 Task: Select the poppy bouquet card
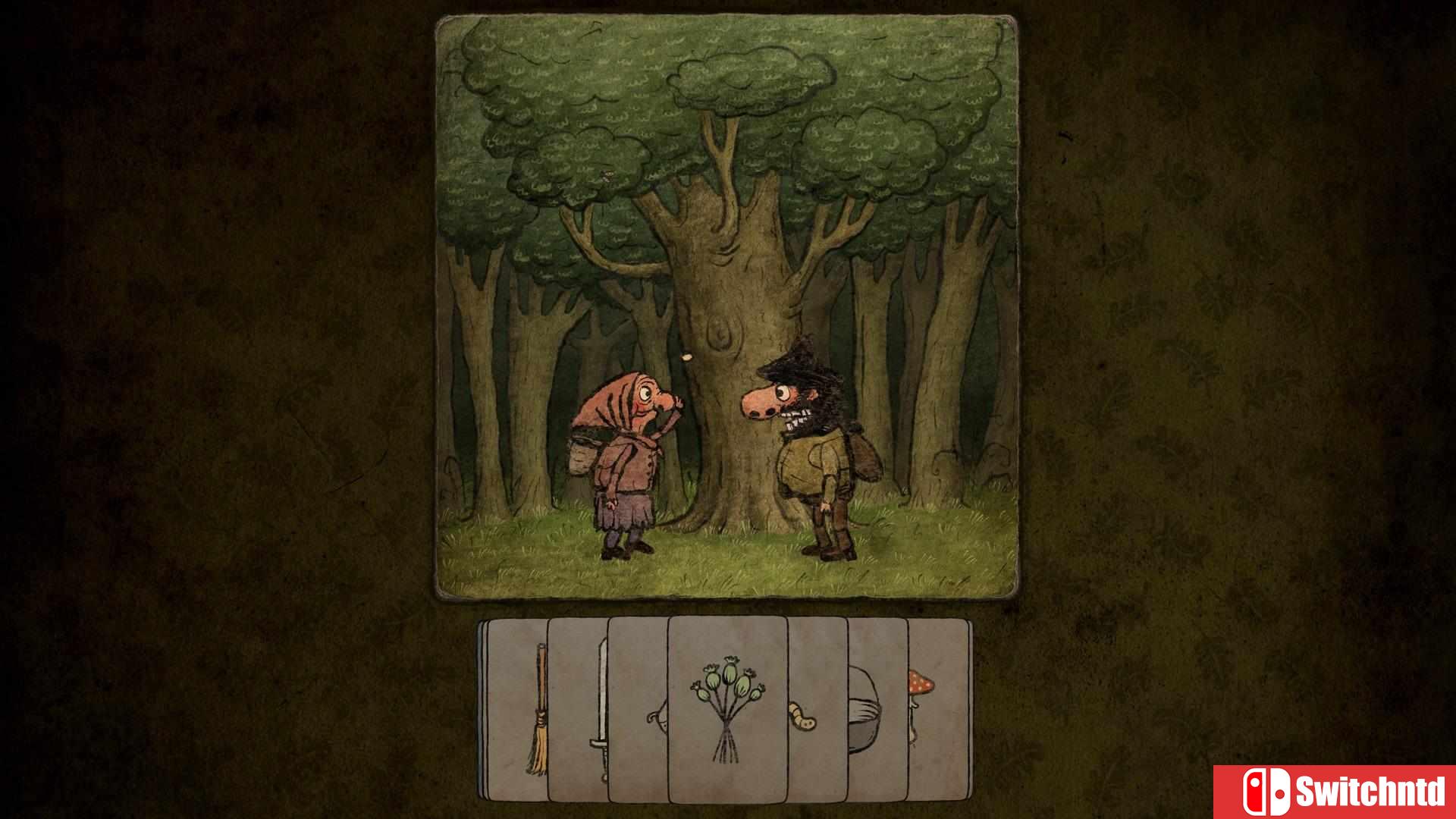[727, 709]
